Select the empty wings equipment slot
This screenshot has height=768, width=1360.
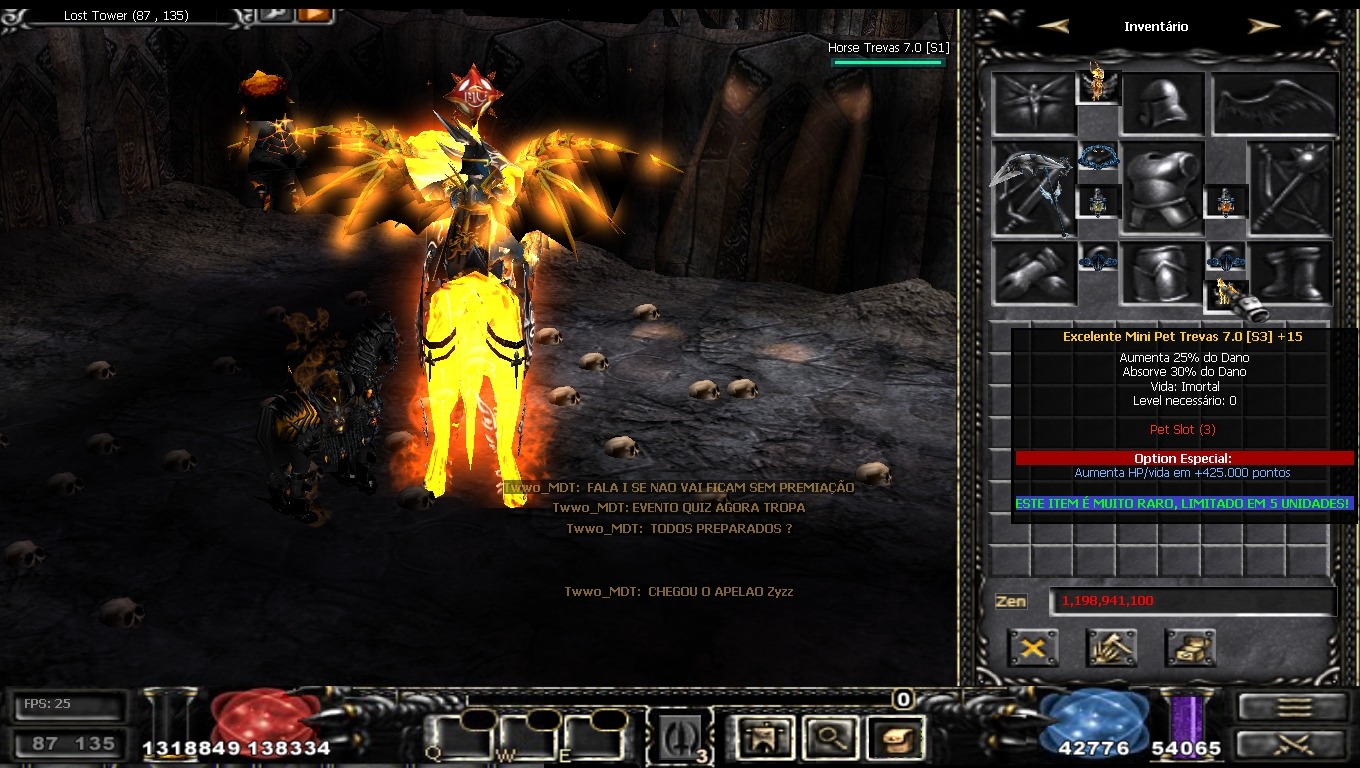click(1275, 104)
